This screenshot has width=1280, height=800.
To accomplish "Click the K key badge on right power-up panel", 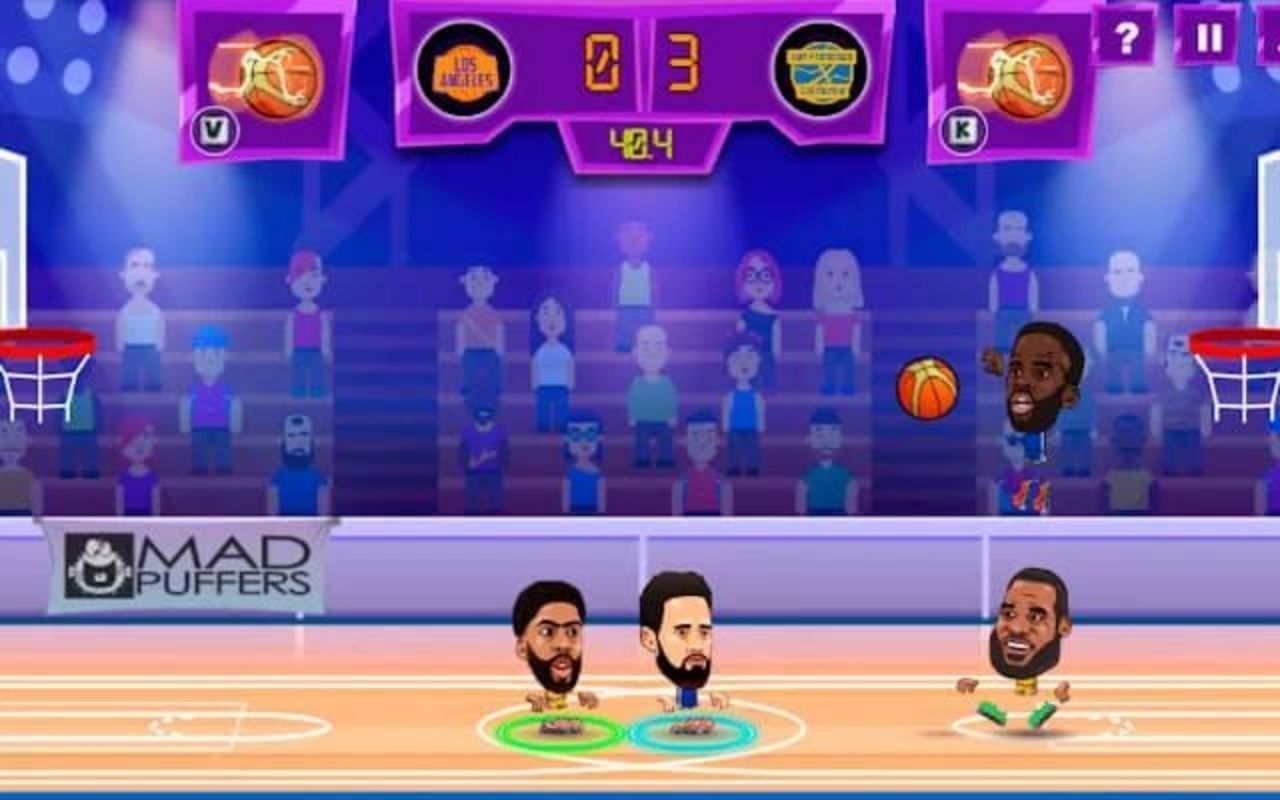I will [962, 128].
